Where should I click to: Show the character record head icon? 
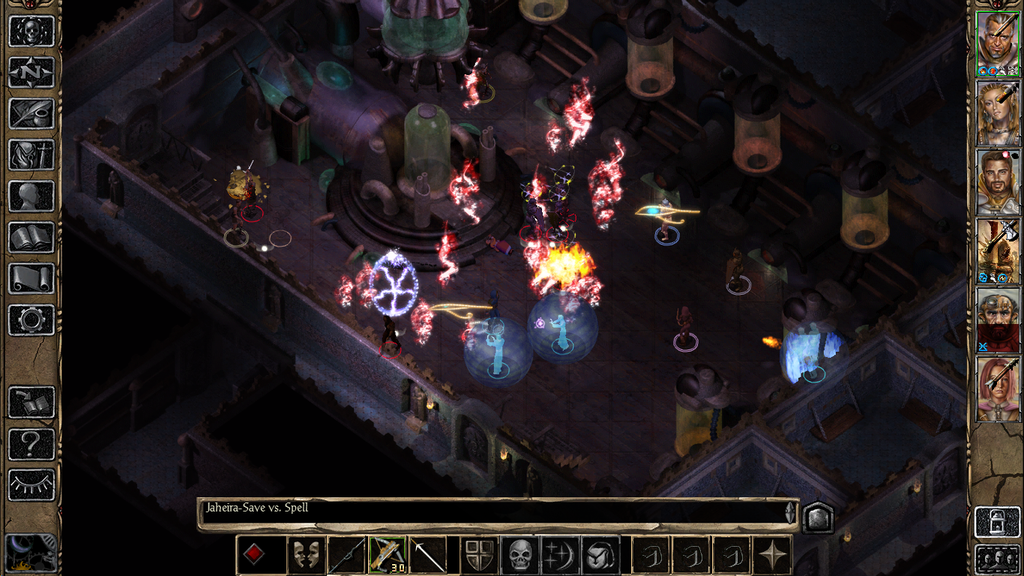point(31,196)
